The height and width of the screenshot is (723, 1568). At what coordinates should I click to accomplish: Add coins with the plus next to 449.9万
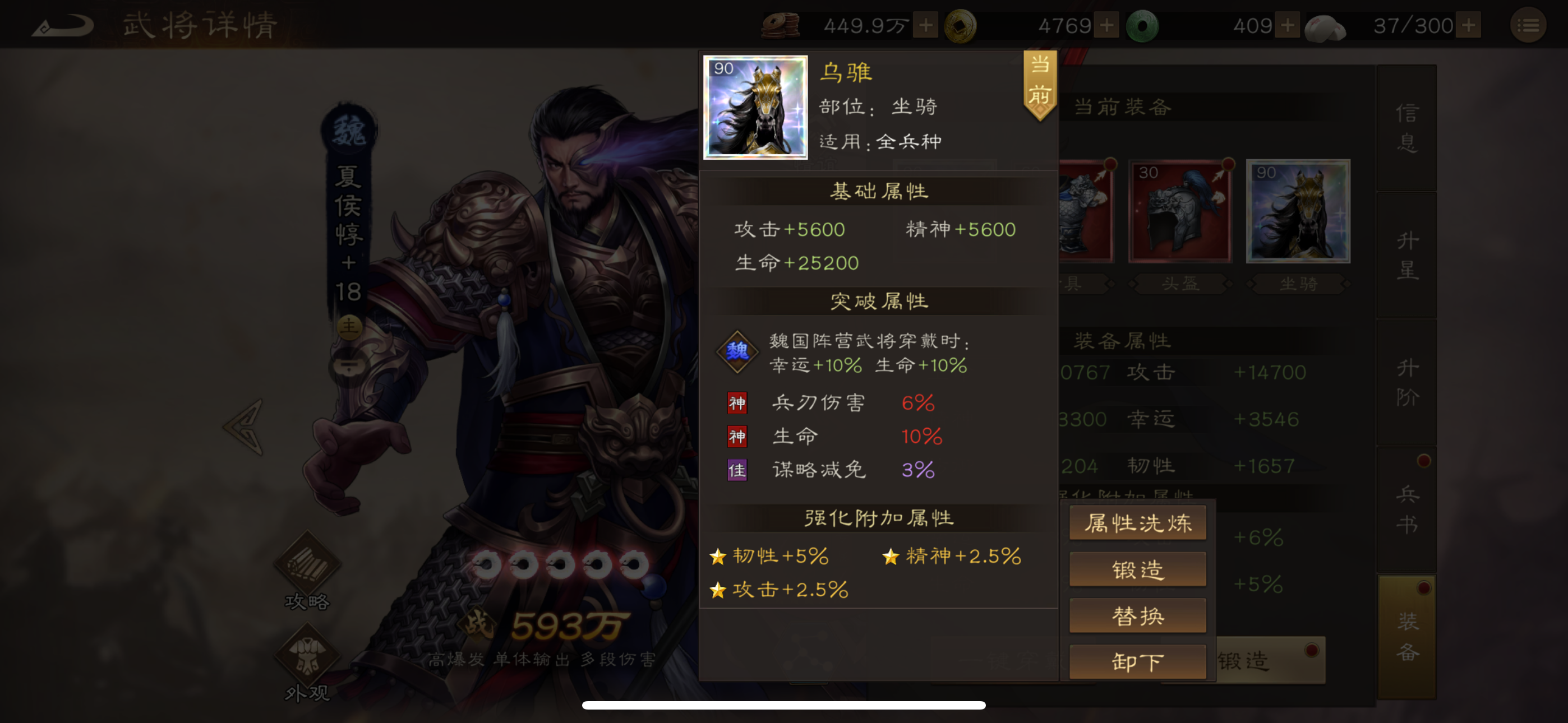point(925,26)
